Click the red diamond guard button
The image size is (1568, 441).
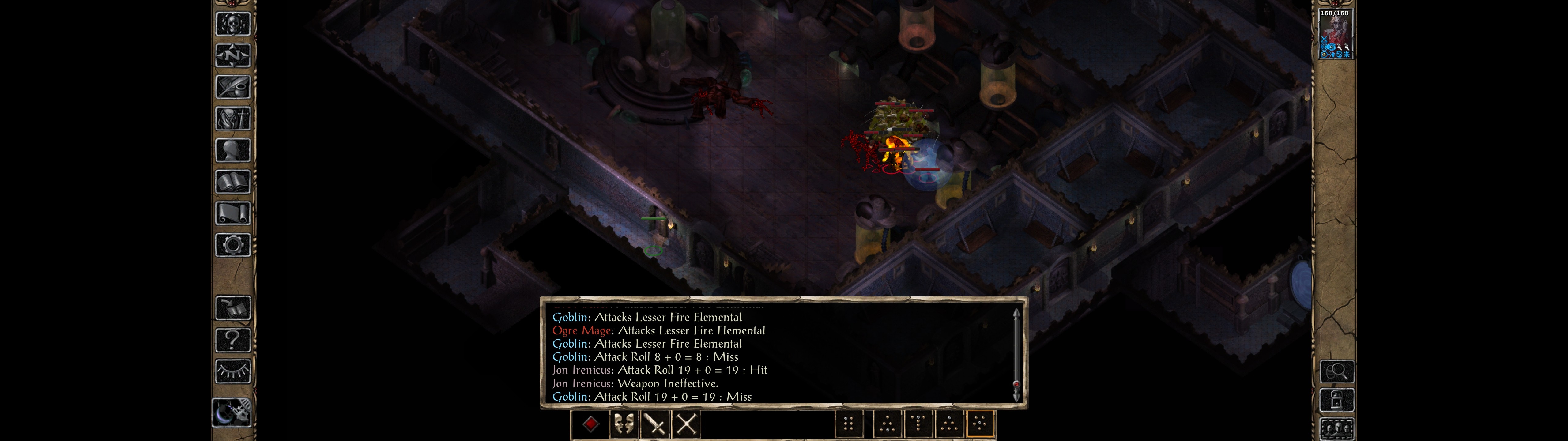[590, 424]
